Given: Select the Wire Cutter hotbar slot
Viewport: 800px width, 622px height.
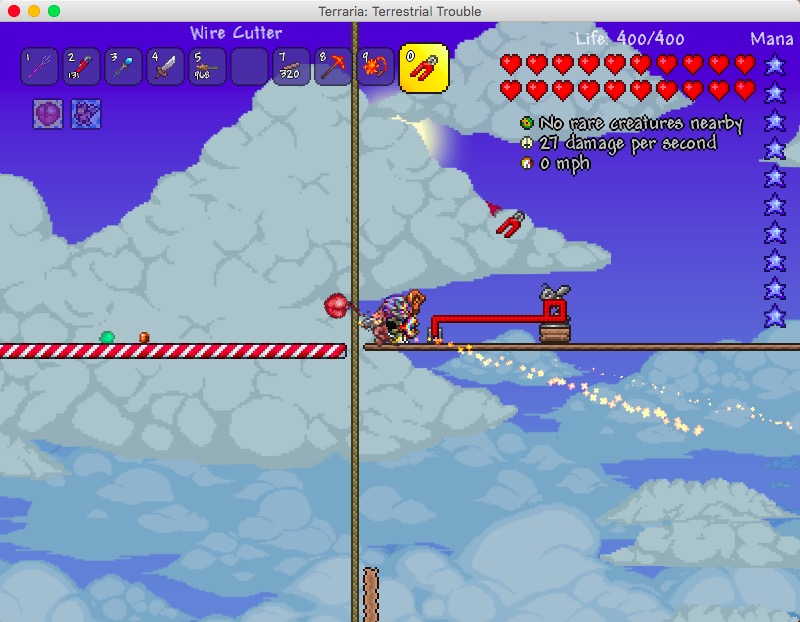Looking at the screenshot, I should (423, 68).
